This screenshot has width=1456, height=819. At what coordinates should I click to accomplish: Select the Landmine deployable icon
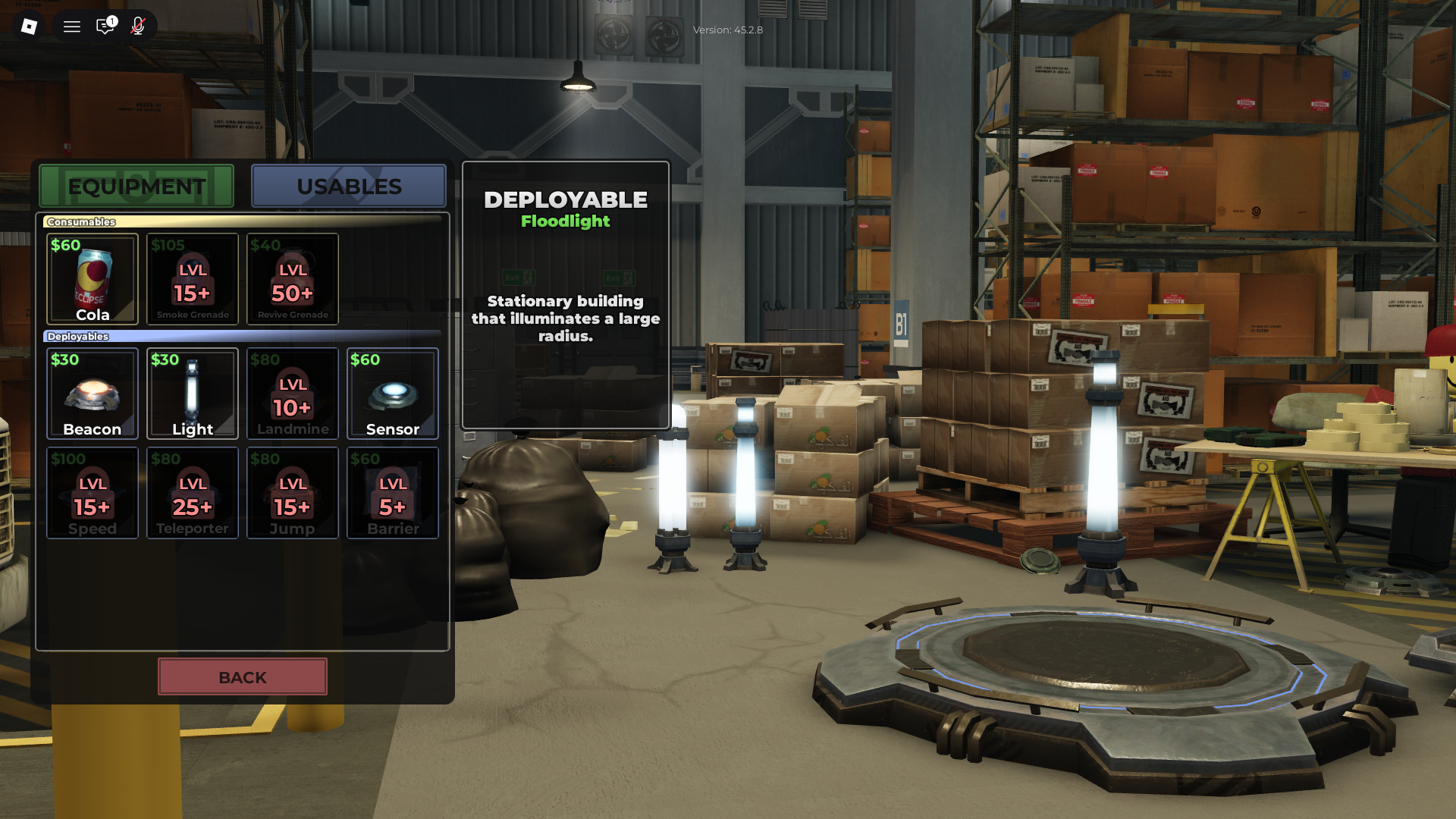292,394
